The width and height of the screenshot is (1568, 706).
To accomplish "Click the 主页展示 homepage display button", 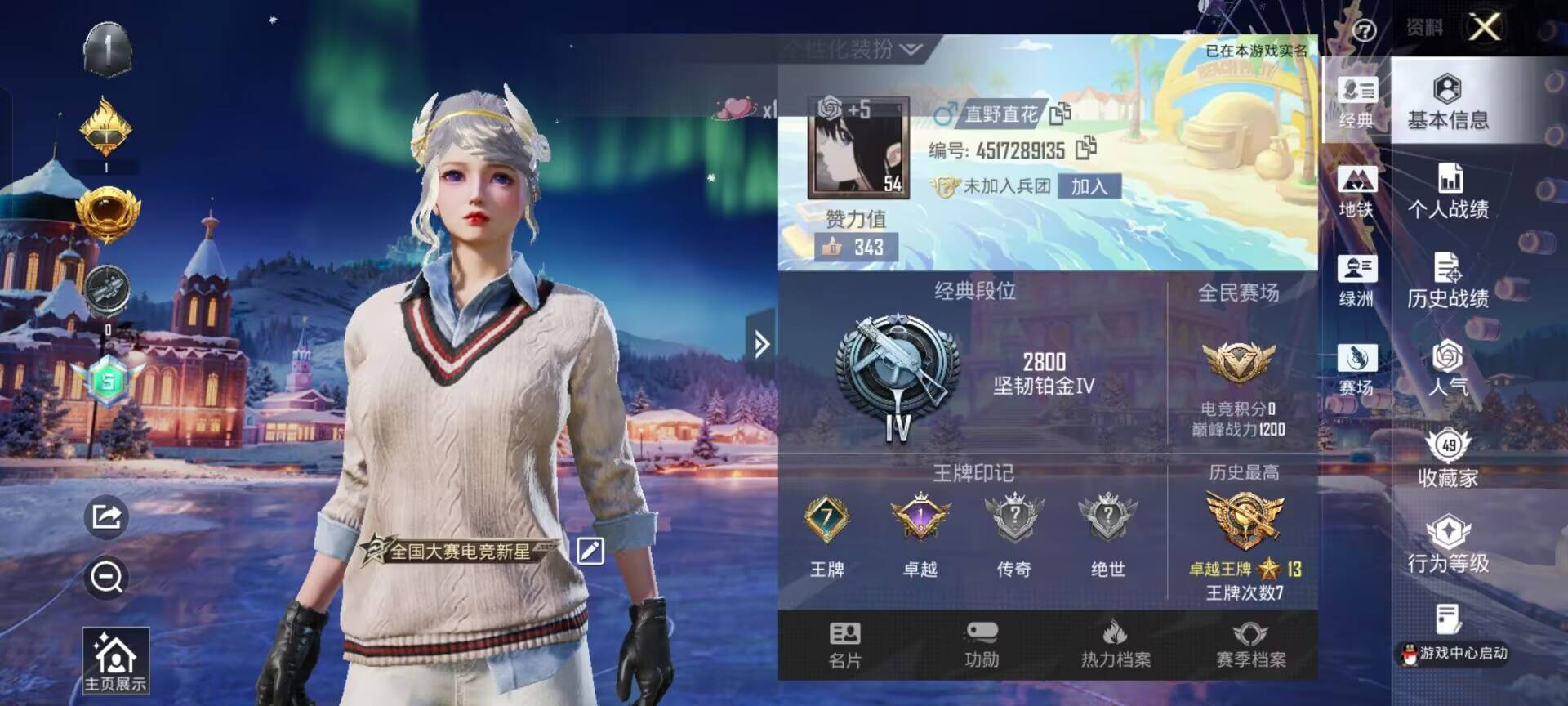I will 115,660.
